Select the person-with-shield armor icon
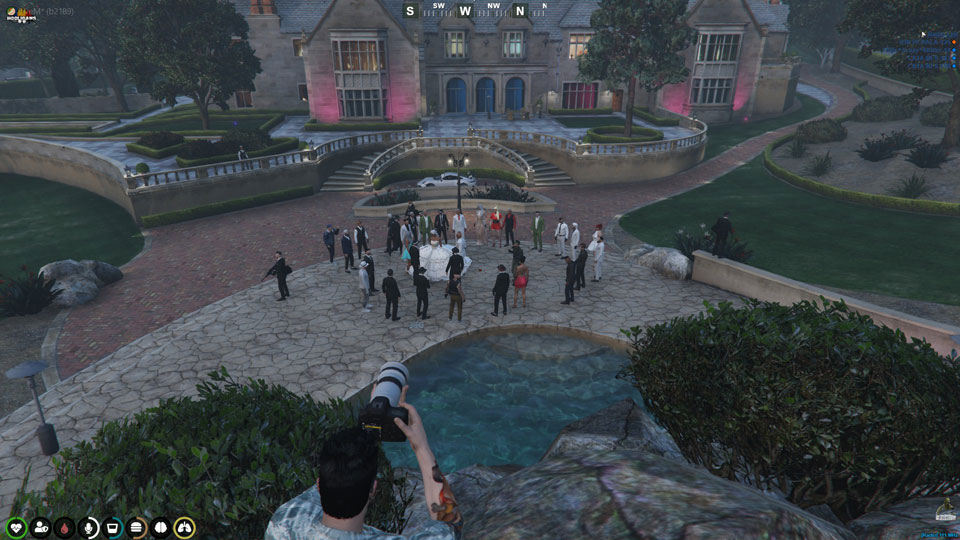960x540 pixels. pos(41,527)
